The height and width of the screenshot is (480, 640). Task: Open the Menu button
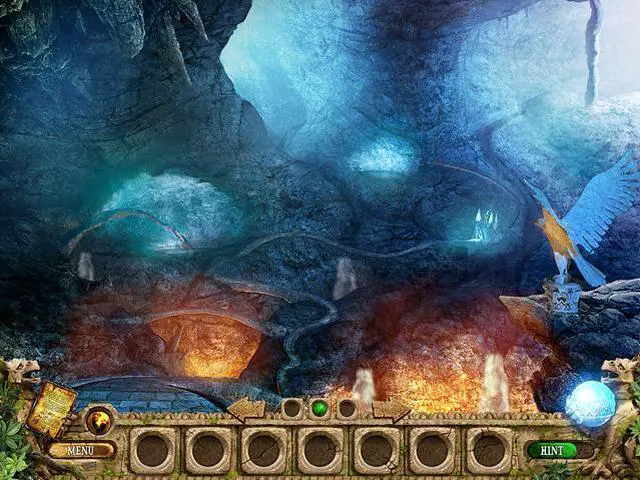point(81,450)
